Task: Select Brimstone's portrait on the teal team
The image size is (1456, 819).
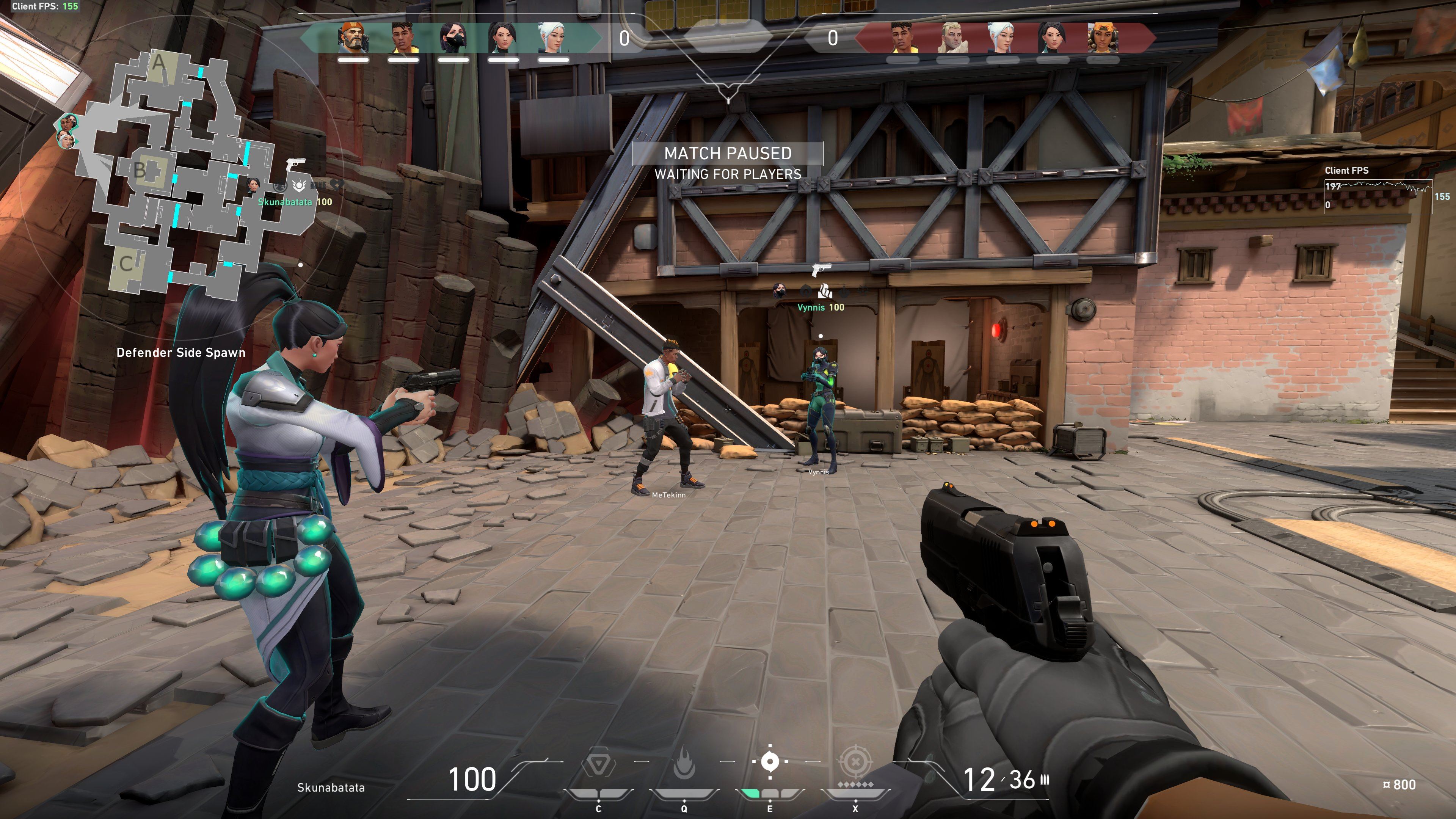Action: click(353, 38)
